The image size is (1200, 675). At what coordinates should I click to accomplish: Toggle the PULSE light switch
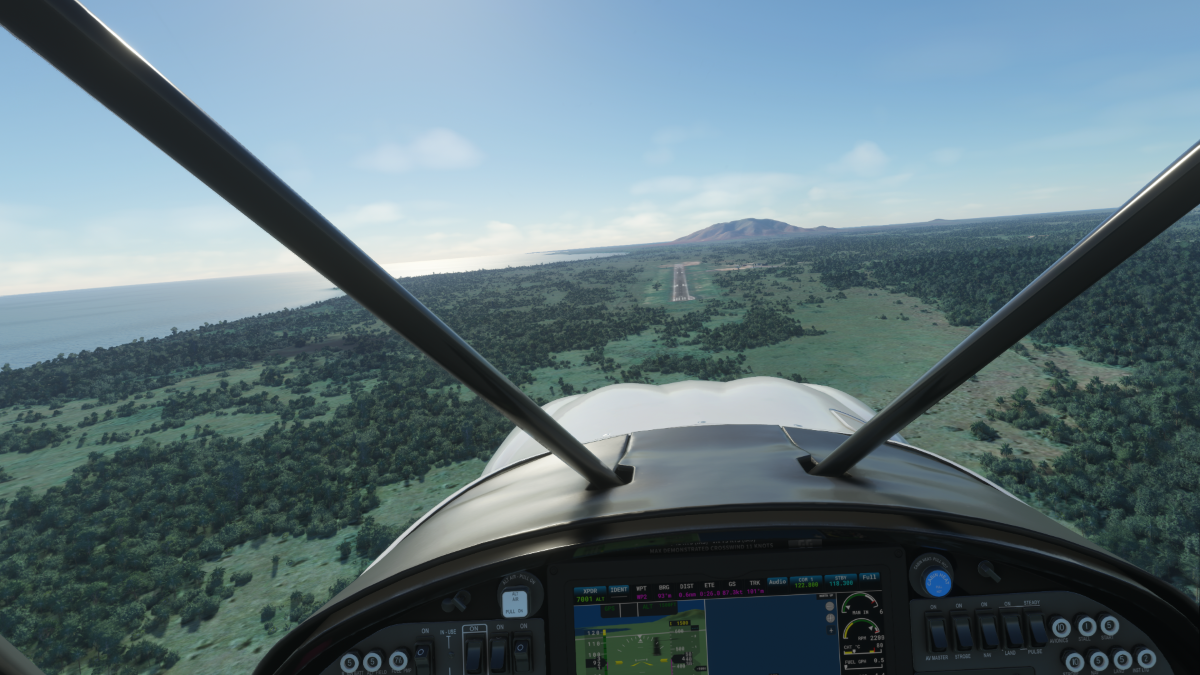point(1036,632)
